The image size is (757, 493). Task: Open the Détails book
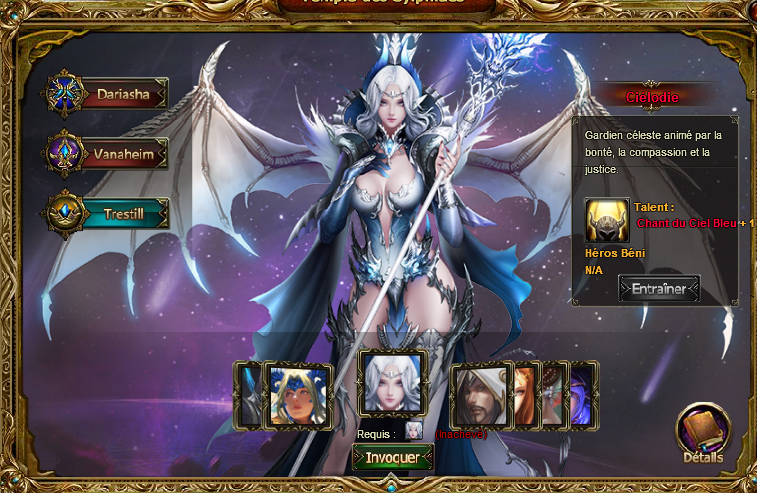(x=704, y=432)
